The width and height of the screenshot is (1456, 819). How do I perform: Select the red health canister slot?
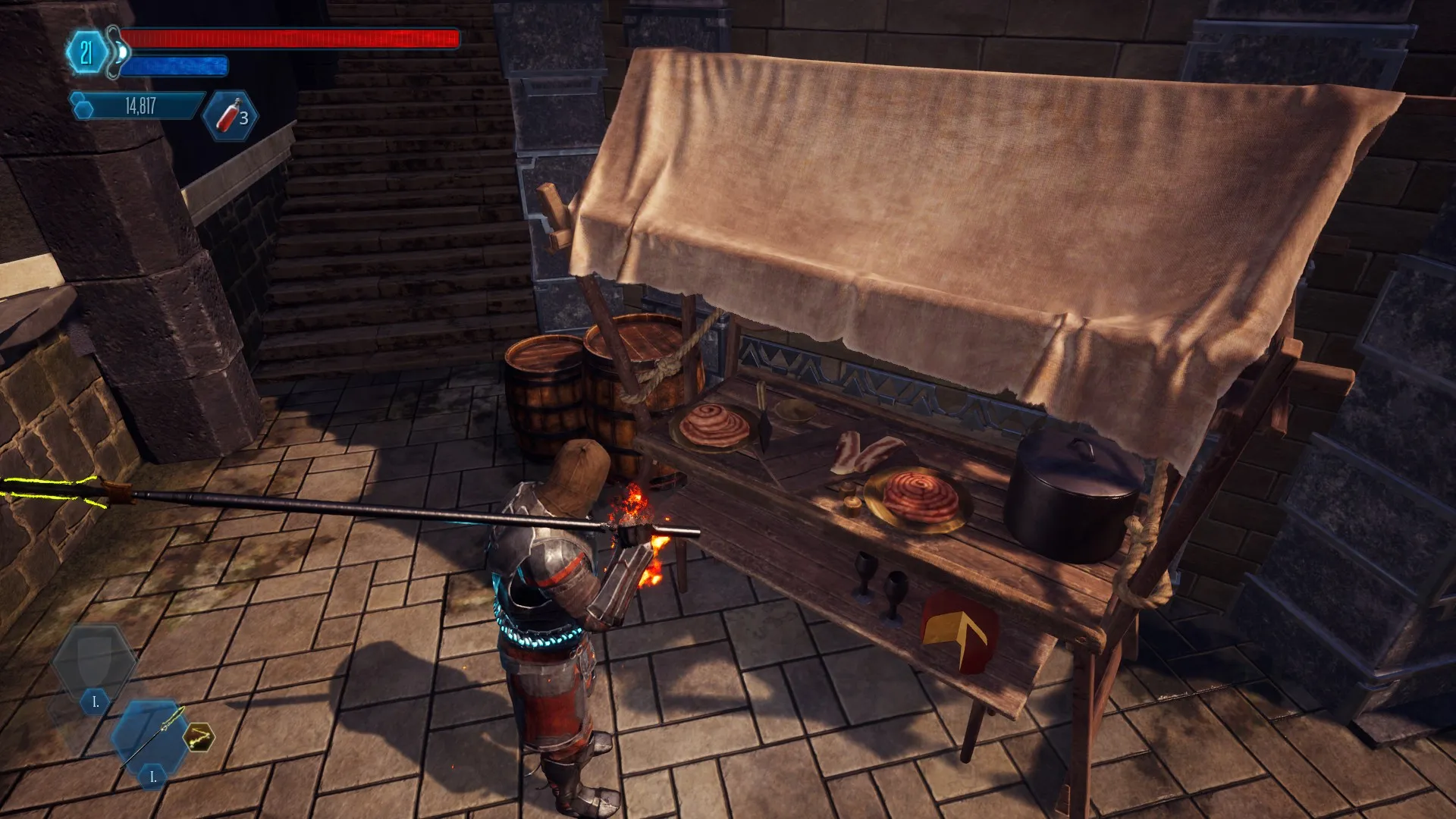(231, 117)
